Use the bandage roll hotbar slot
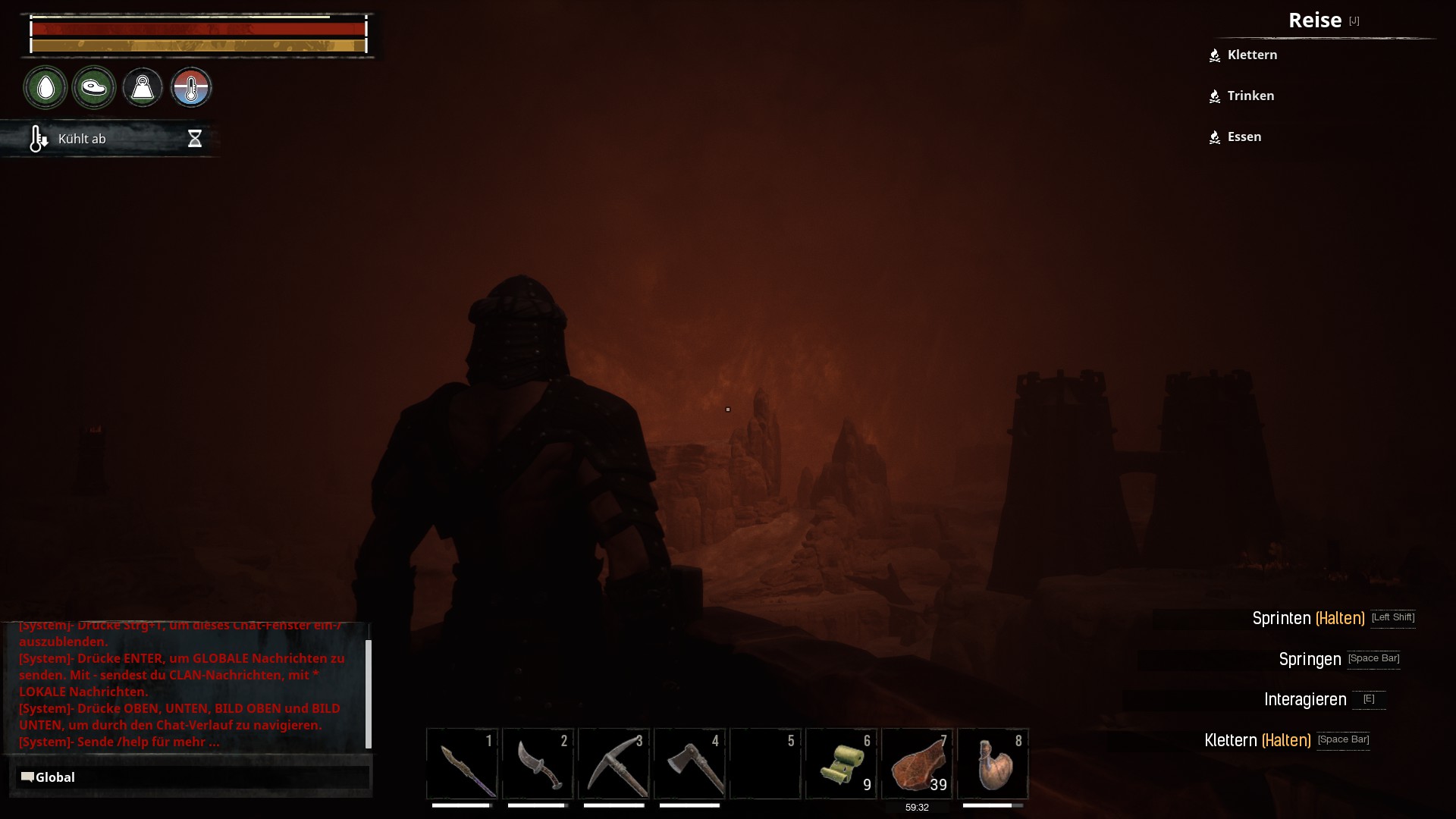This screenshot has width=1456, height=819. click(x=841, y=764)
